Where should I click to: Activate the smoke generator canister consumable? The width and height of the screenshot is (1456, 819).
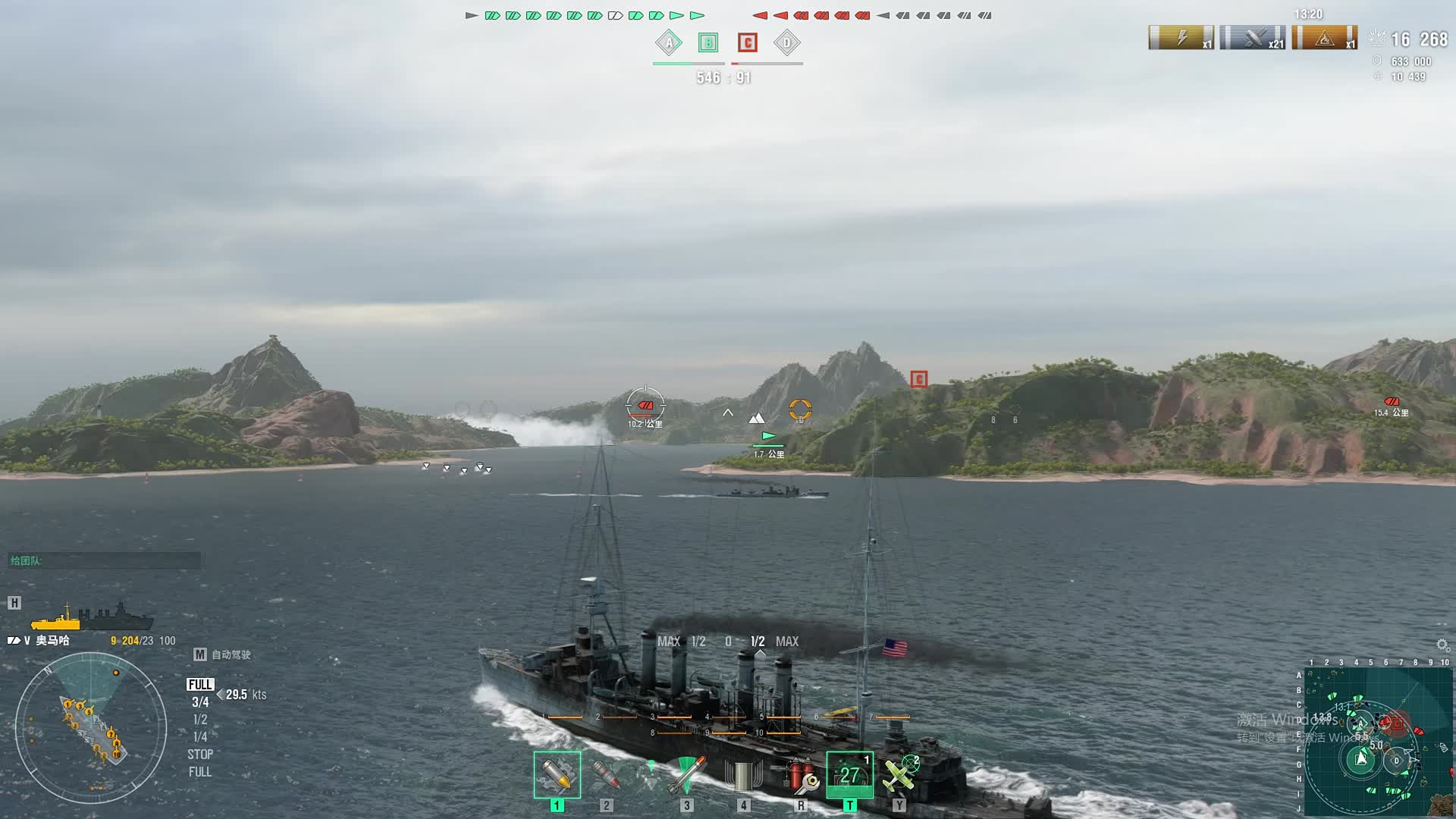743,775
